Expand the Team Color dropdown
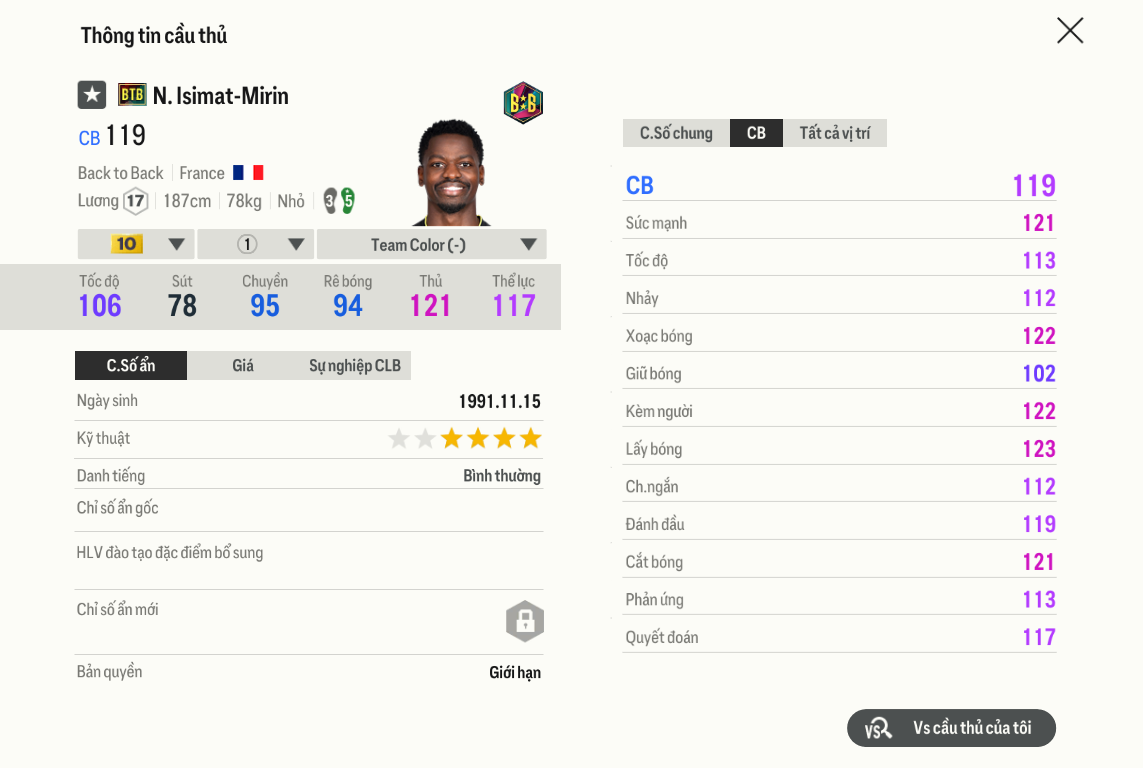The image size is (1143, 768). pos(431,244)
